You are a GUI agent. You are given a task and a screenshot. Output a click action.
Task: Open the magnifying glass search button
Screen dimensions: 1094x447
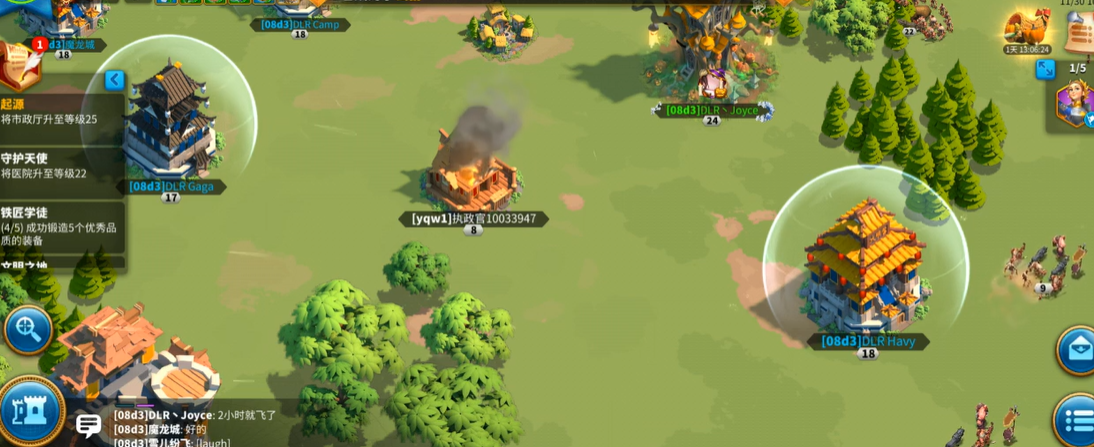click(x=27, y=329)
